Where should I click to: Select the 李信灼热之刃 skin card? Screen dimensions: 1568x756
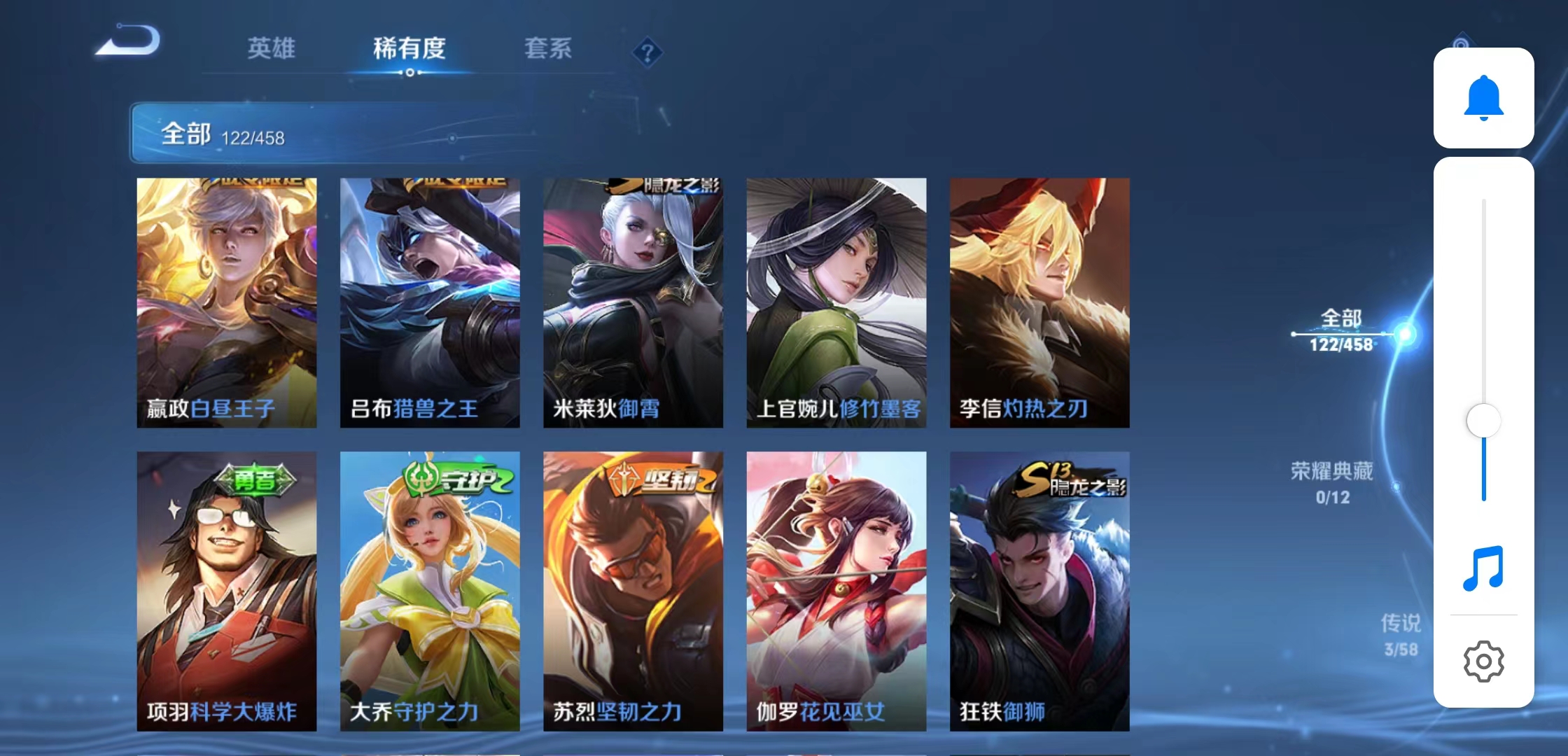(1039, 301)
